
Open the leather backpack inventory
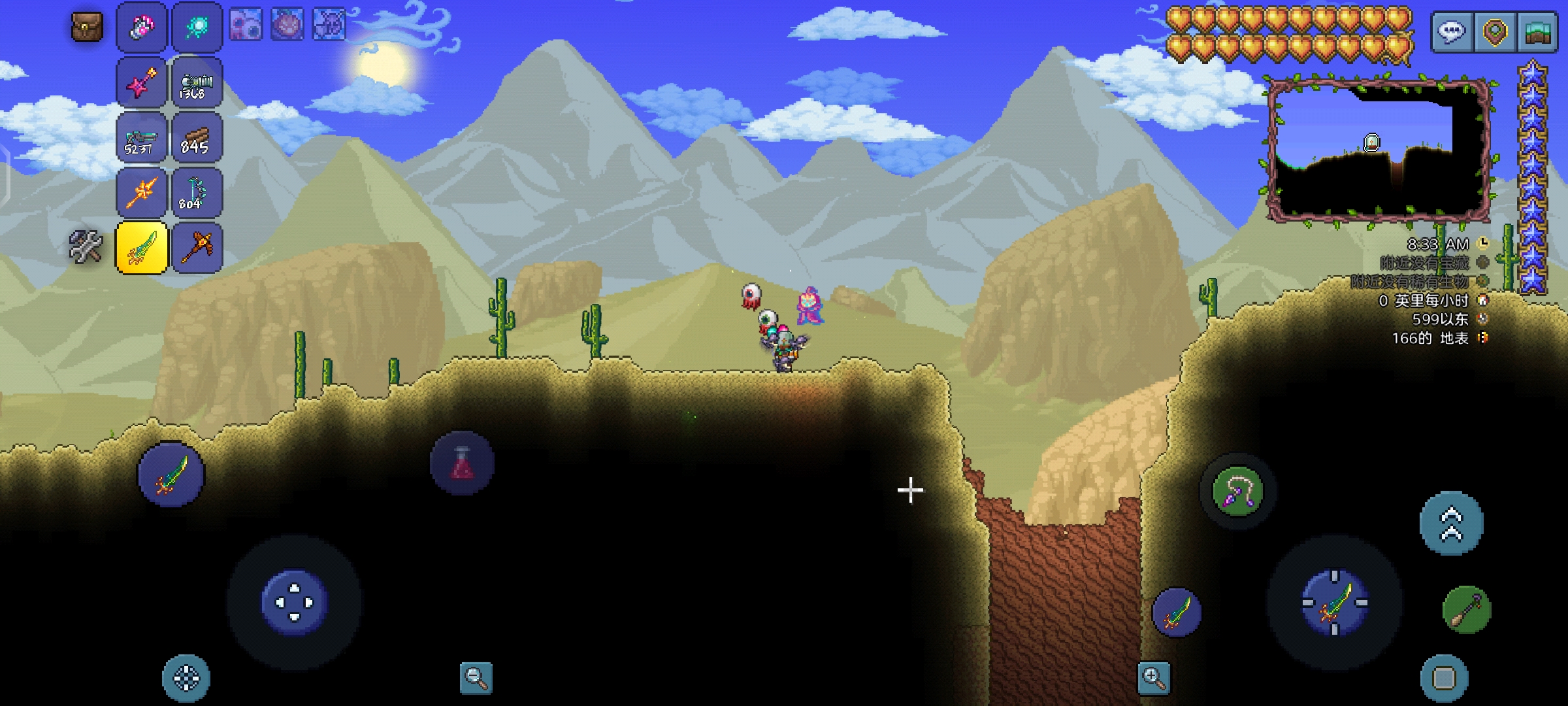point(87,27)
